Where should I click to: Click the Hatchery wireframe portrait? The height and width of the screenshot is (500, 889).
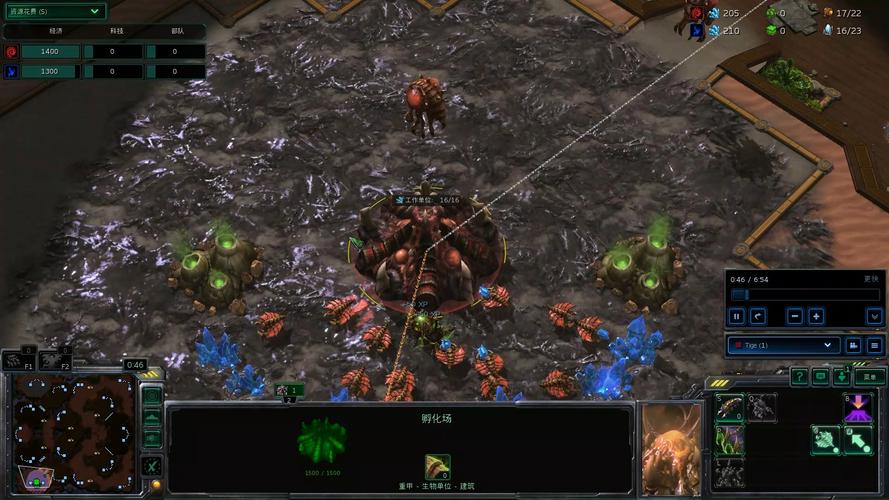tap(323, 440)
